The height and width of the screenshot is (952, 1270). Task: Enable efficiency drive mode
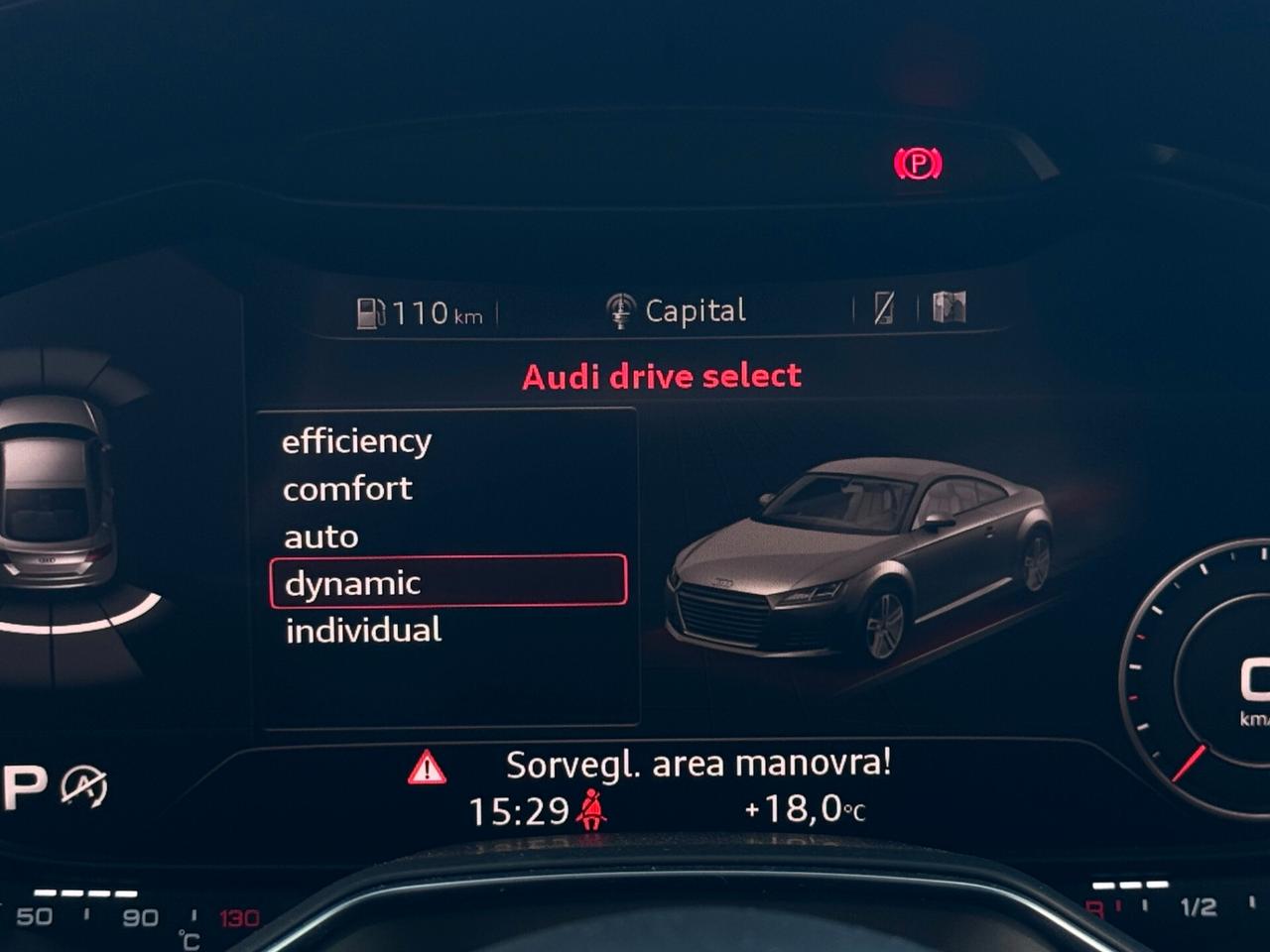point(357,439)
